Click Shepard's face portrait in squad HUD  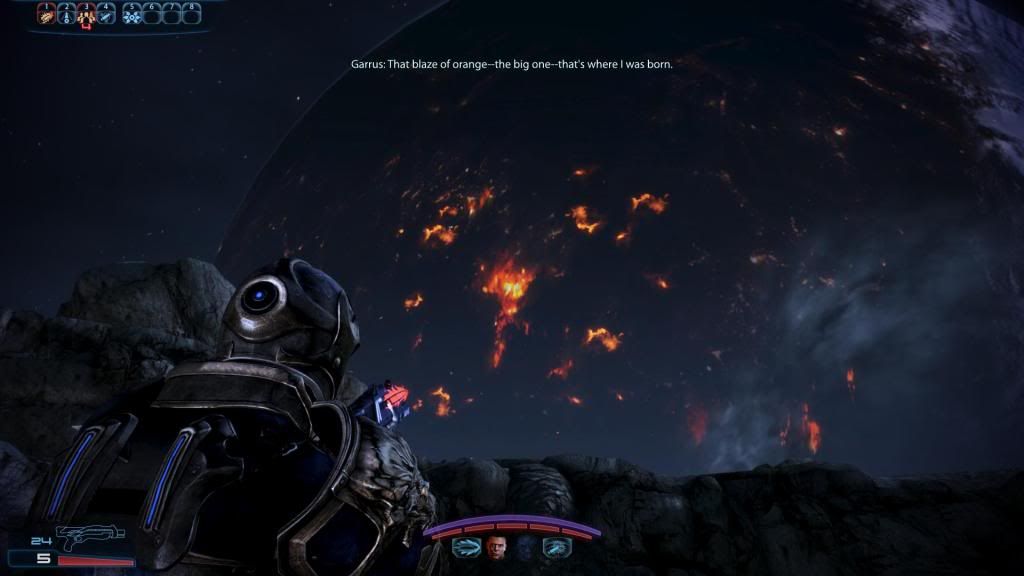[497, 547]
